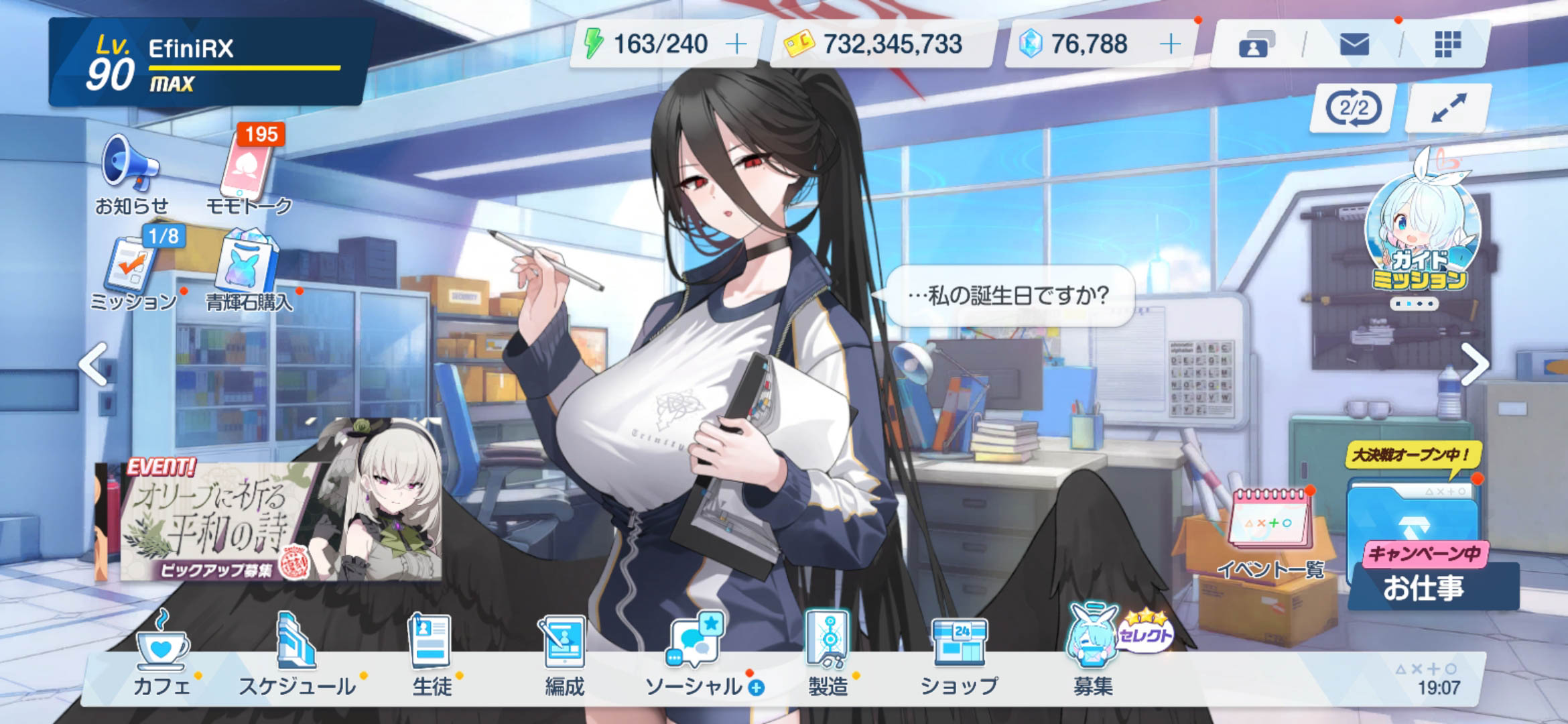
Task: Open the カフェ (Cafe) menu
Action: click(161, 654)
